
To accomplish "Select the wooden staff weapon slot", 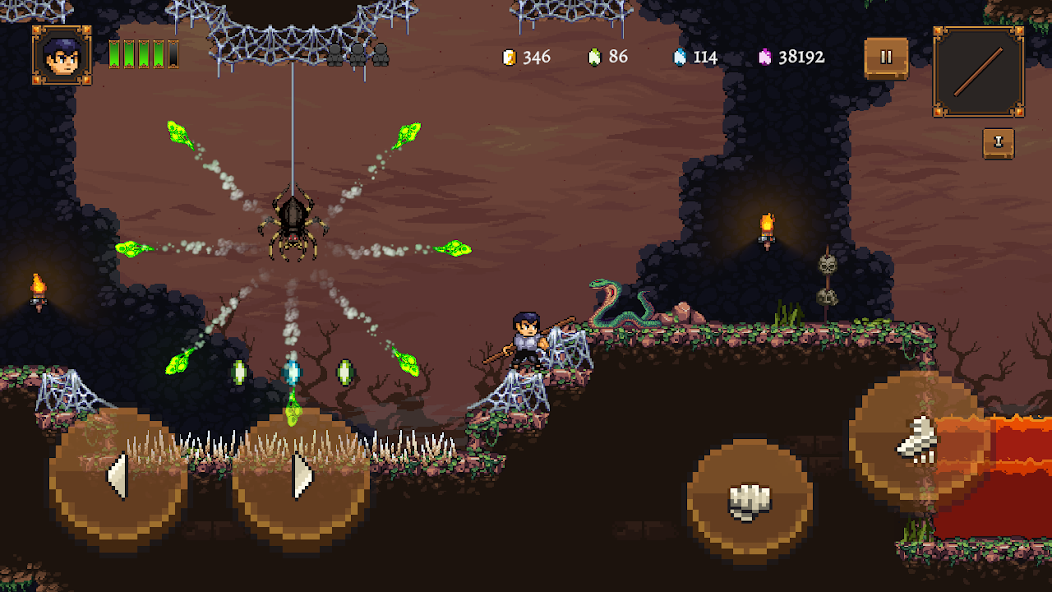I will (x=978, y=72).
